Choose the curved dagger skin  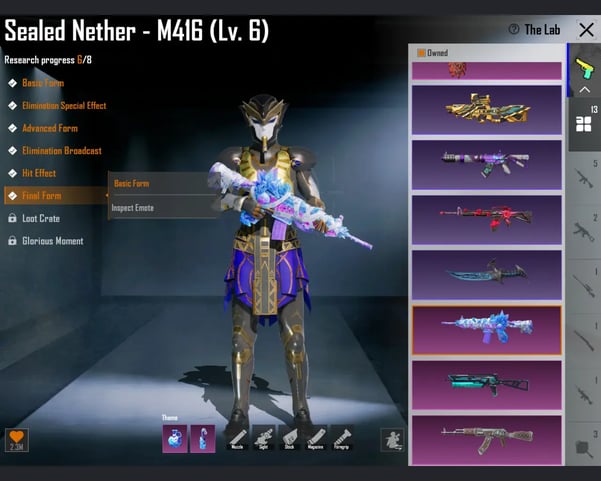point(486,273)
